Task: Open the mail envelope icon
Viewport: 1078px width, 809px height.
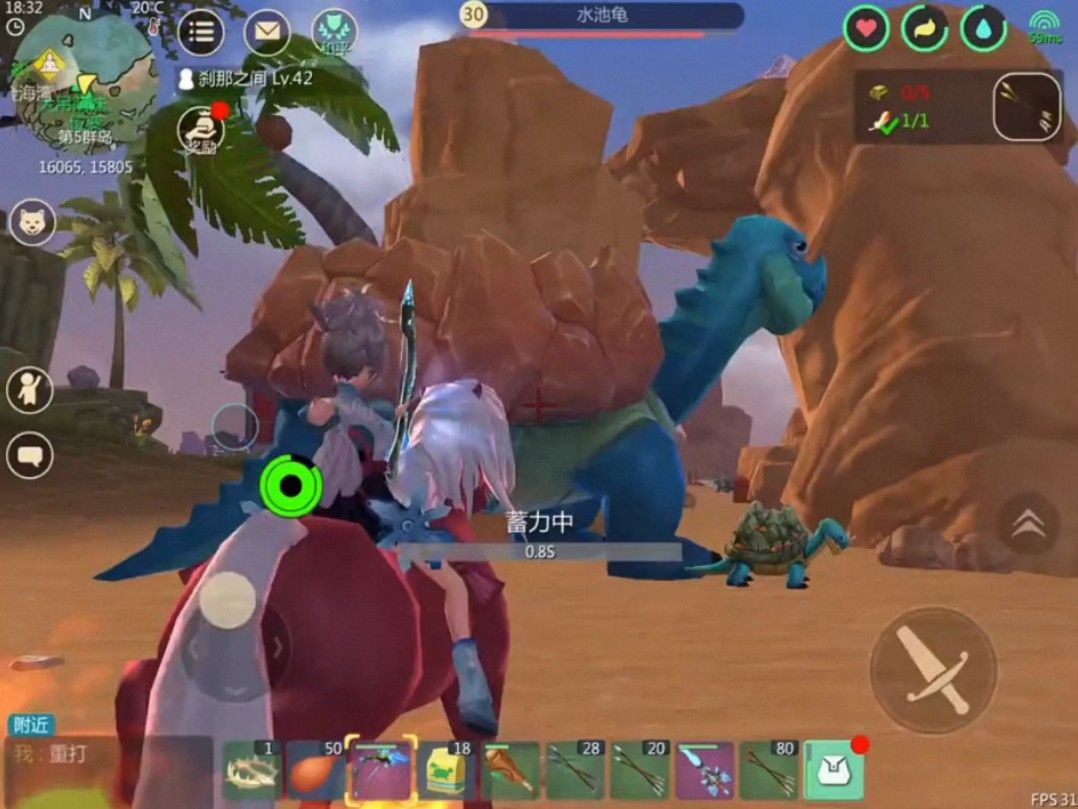Action: click(x=266, y=32)
